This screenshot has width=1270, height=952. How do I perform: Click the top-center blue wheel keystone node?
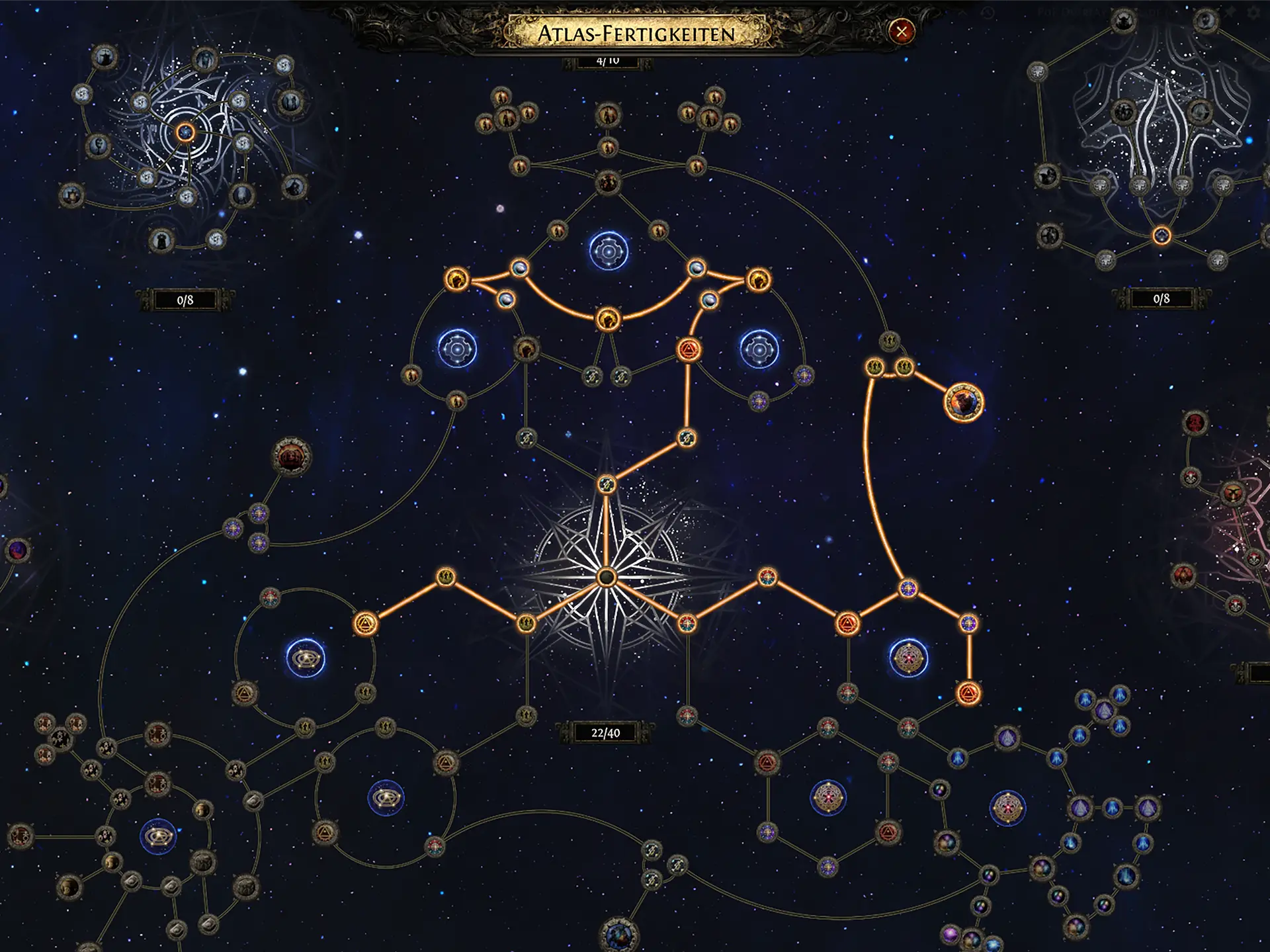tap(608, 251)
